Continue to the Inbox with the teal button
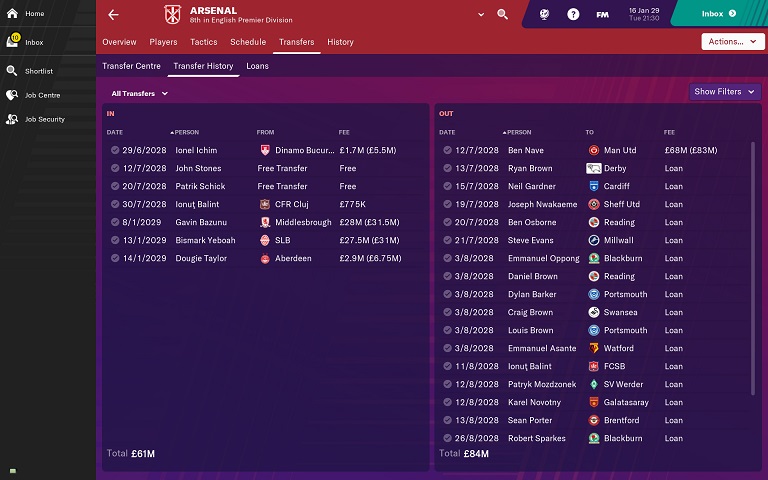The width and height of the screenshot is (768, 480). [718, 14]
